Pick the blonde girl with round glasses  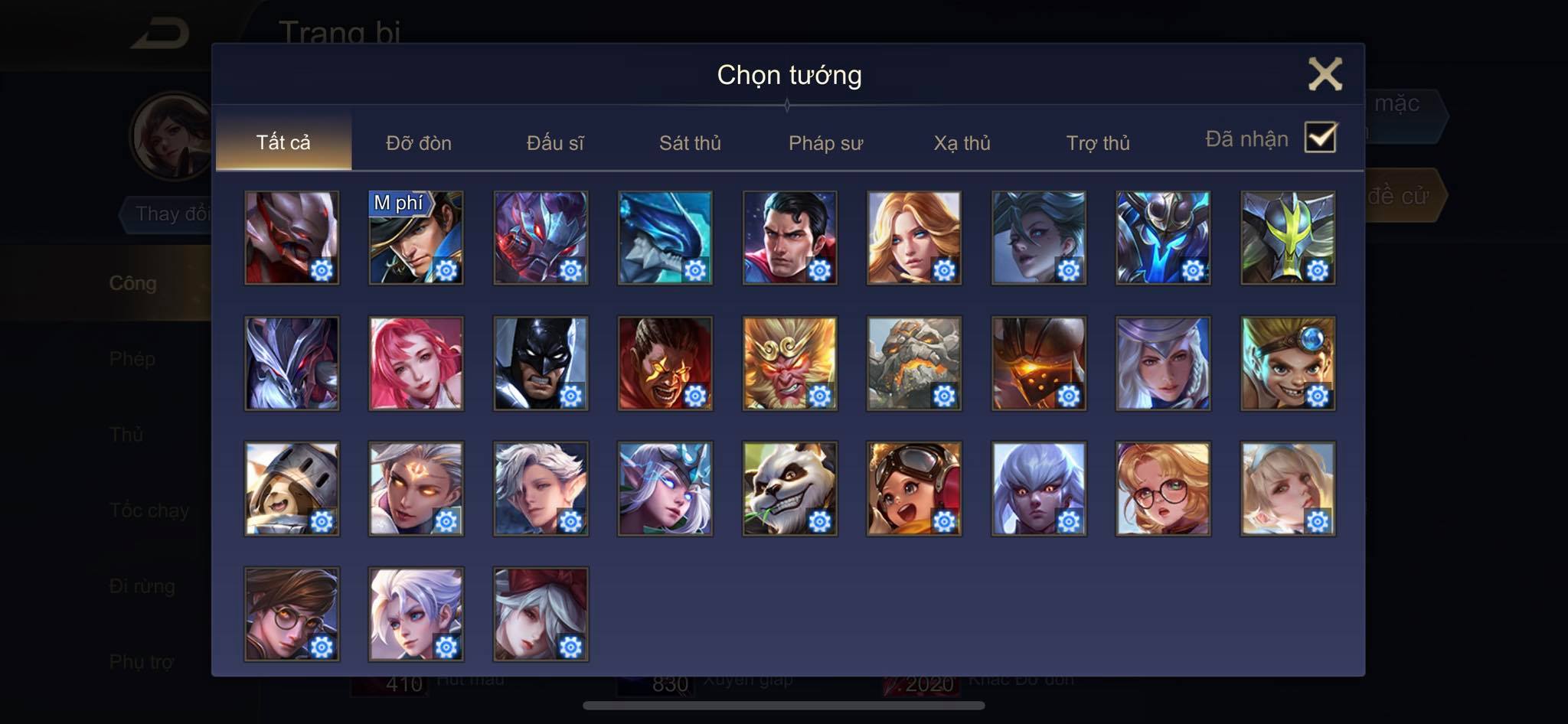(1162, 488)
